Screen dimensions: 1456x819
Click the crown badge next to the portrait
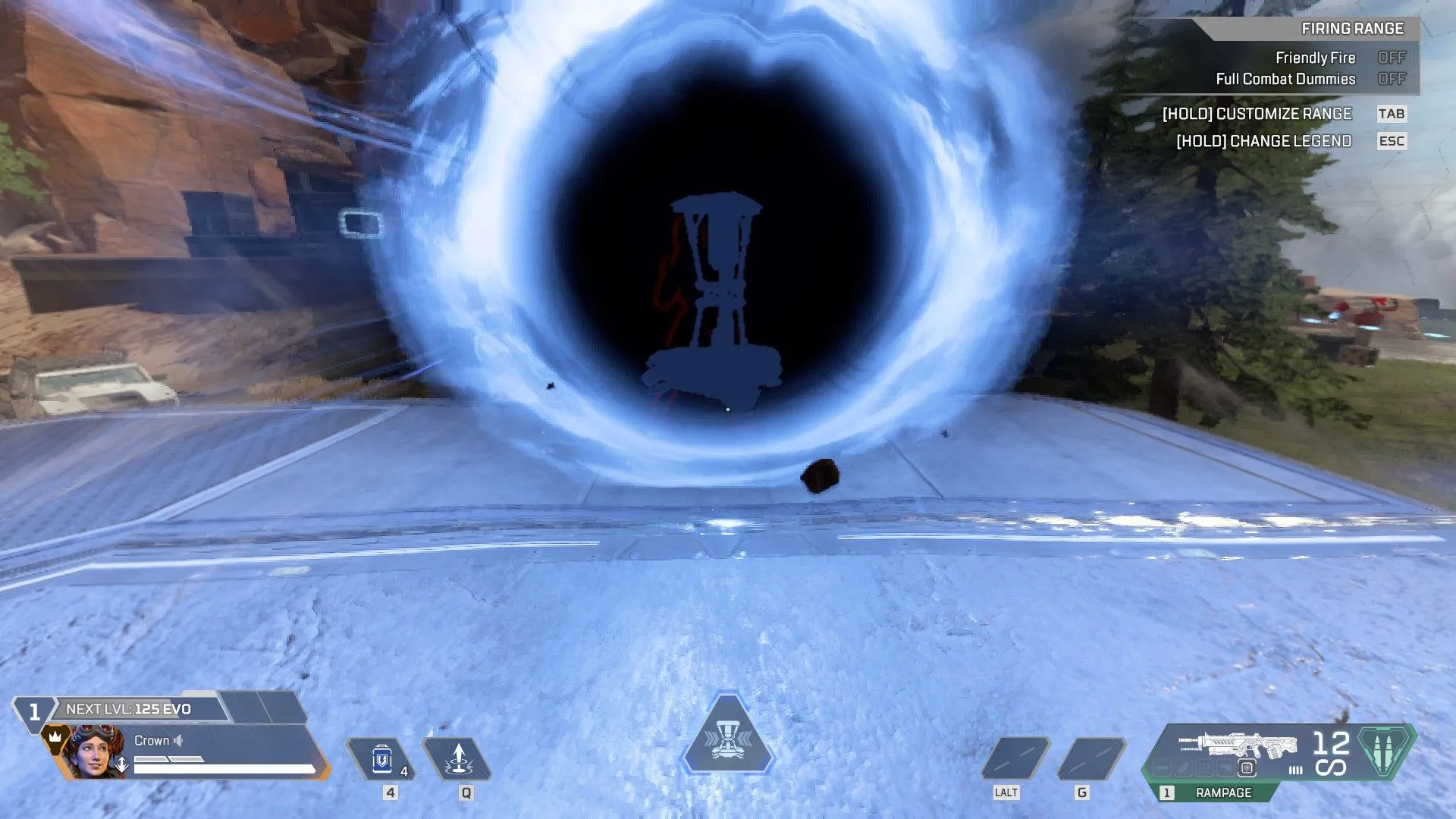pyautogui.click(x=55, y=738)
